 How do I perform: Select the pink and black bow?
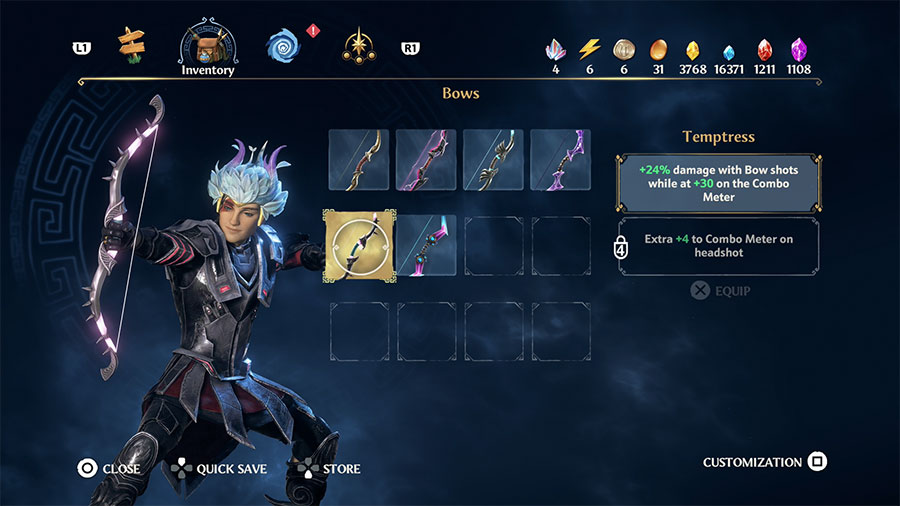pos(426,160)
